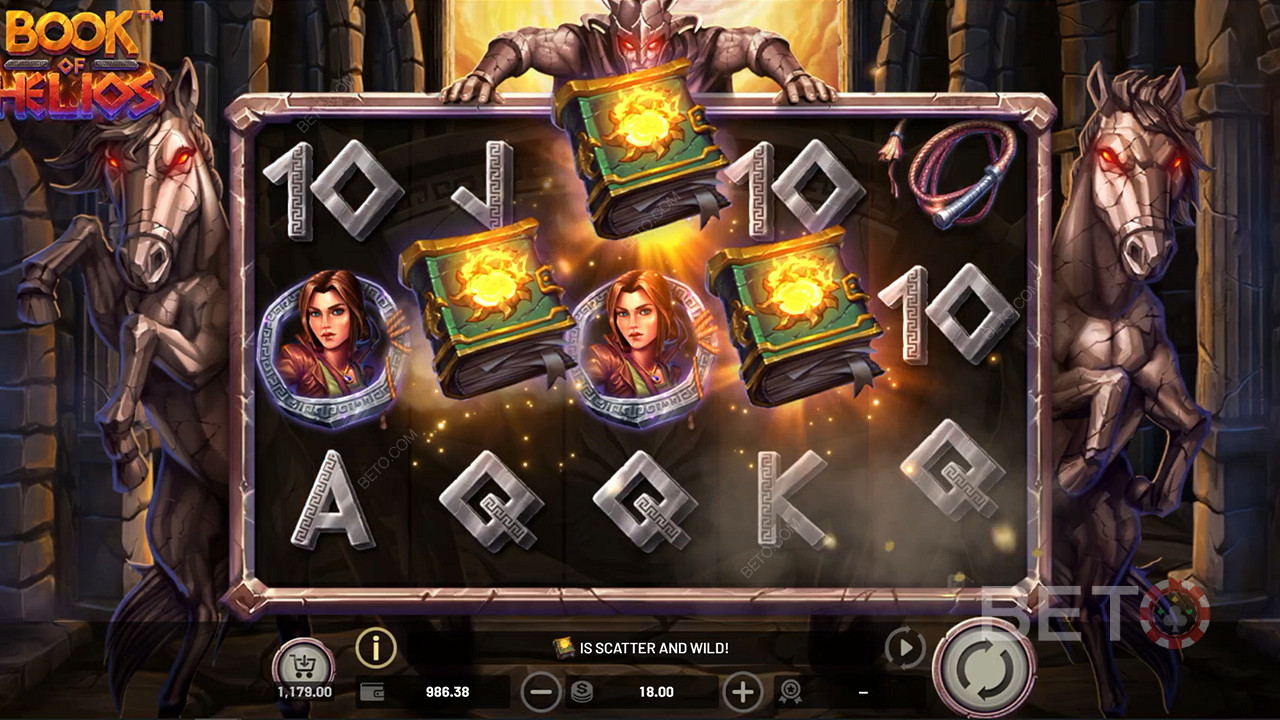The image size is (1280, 720).
Task: Decrease the bet with the minus button
Action: click(x=541, y=691)
